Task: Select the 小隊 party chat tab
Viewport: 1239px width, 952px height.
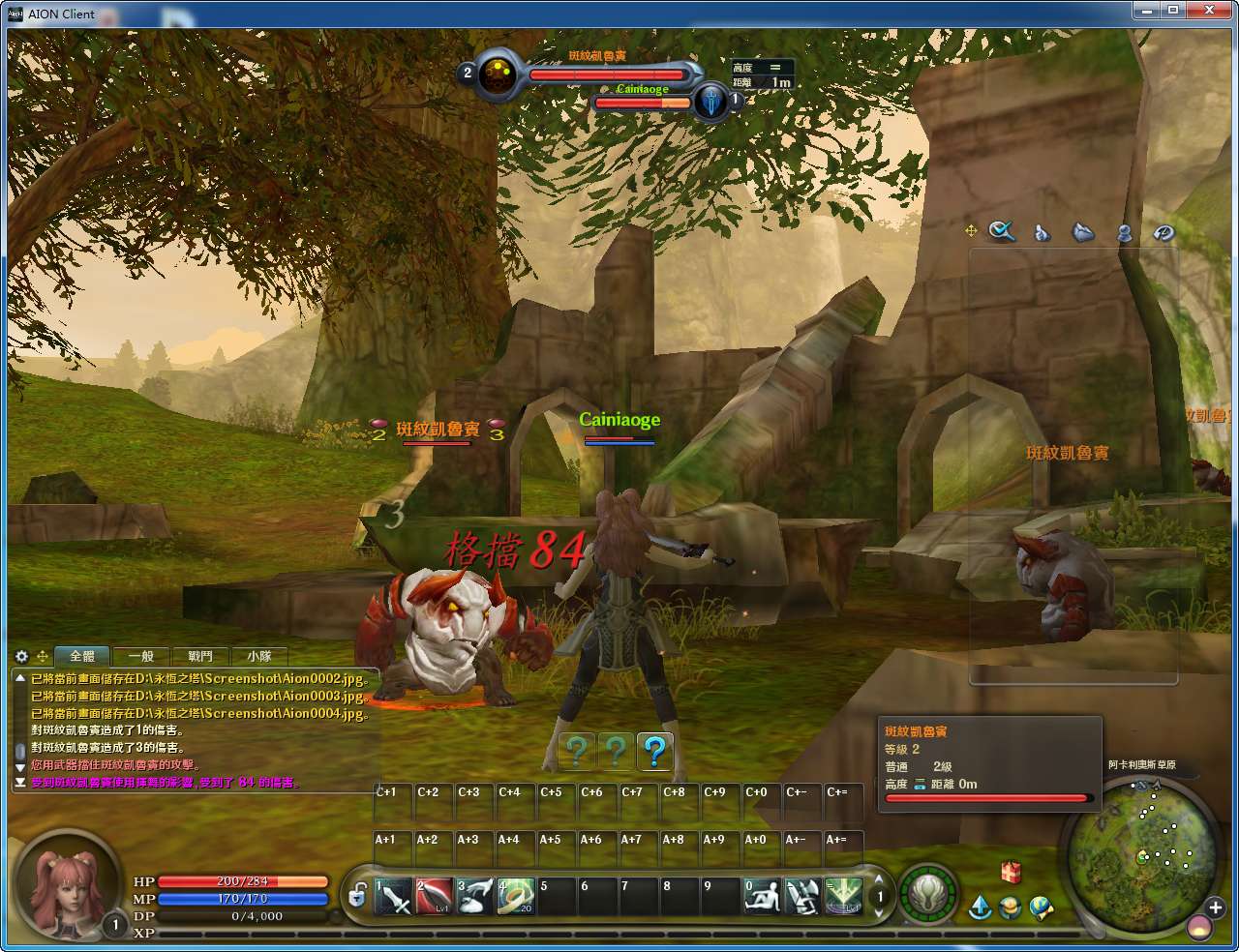Action: (258, 656)
